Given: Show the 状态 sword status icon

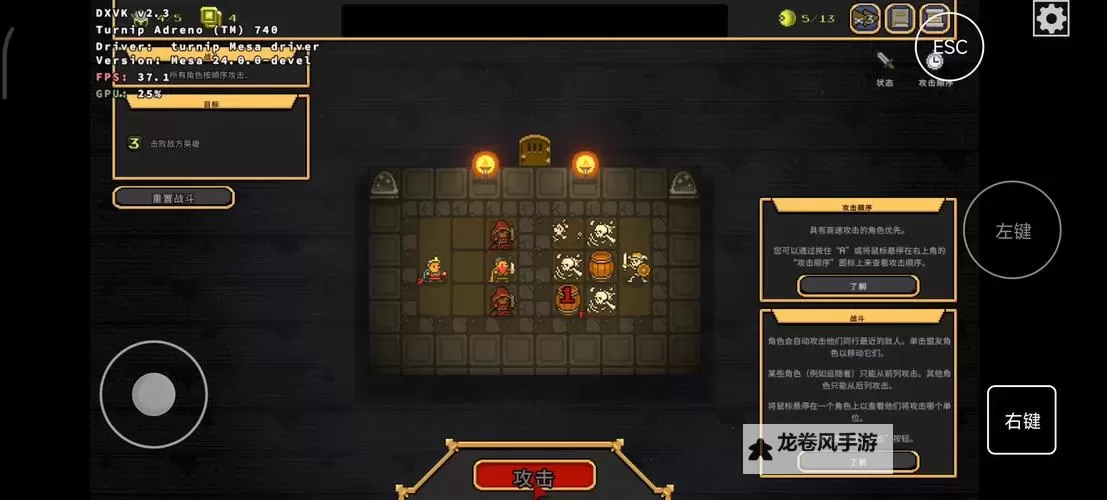Looking at the screenshot, I should [x=885, y=62].
